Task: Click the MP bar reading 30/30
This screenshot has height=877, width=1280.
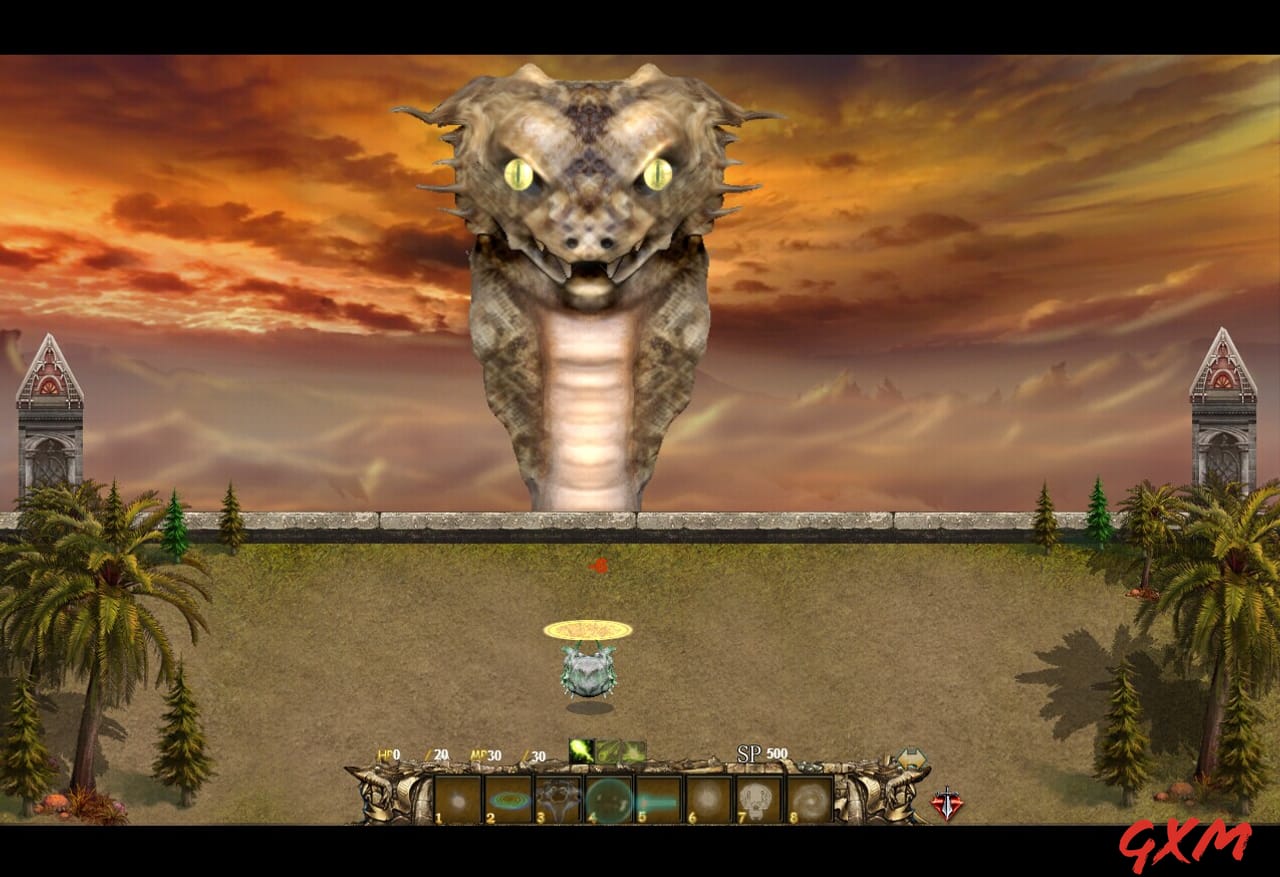Action: 505,755
